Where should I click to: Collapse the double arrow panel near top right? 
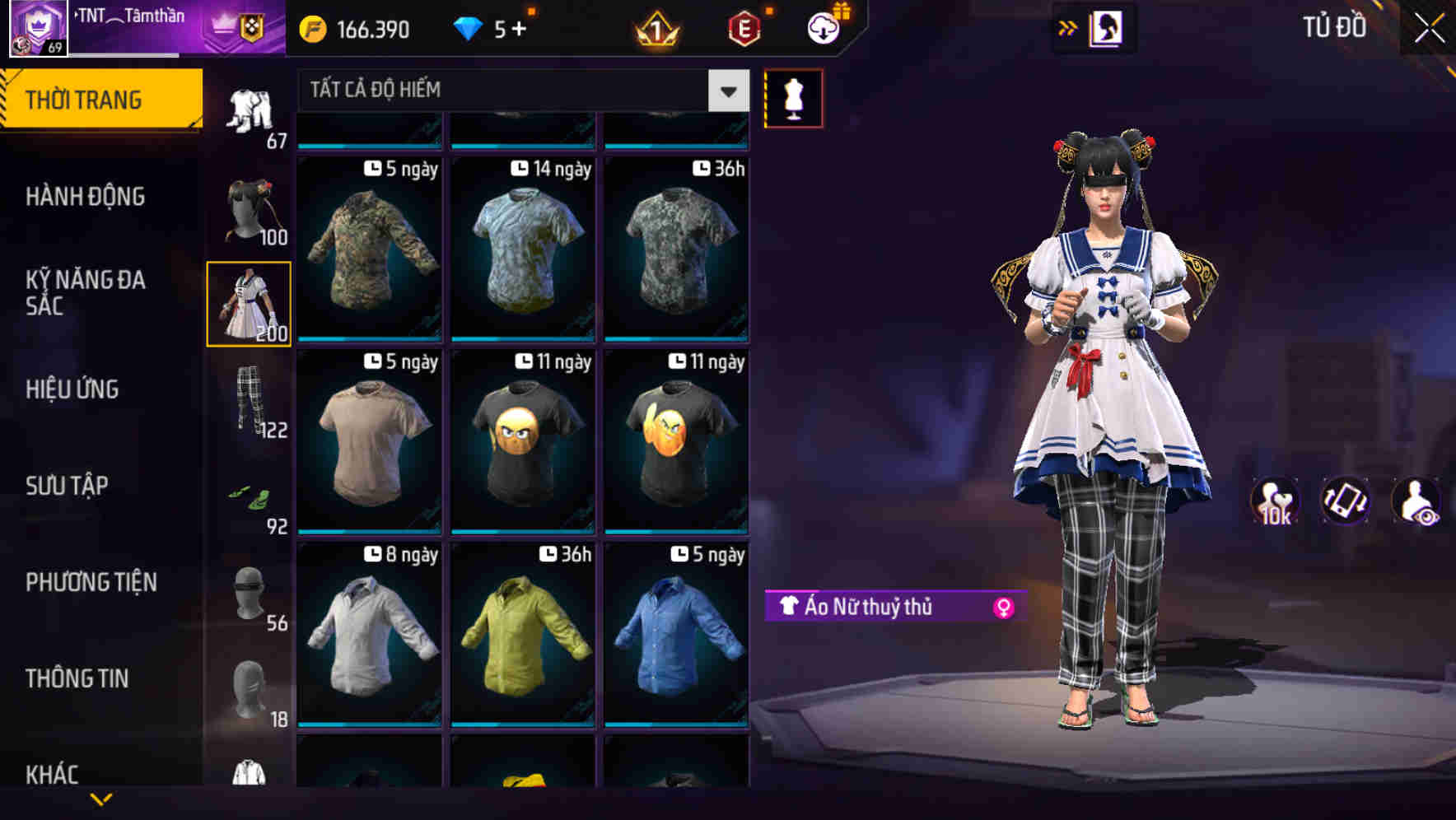tap(1068, 27)
